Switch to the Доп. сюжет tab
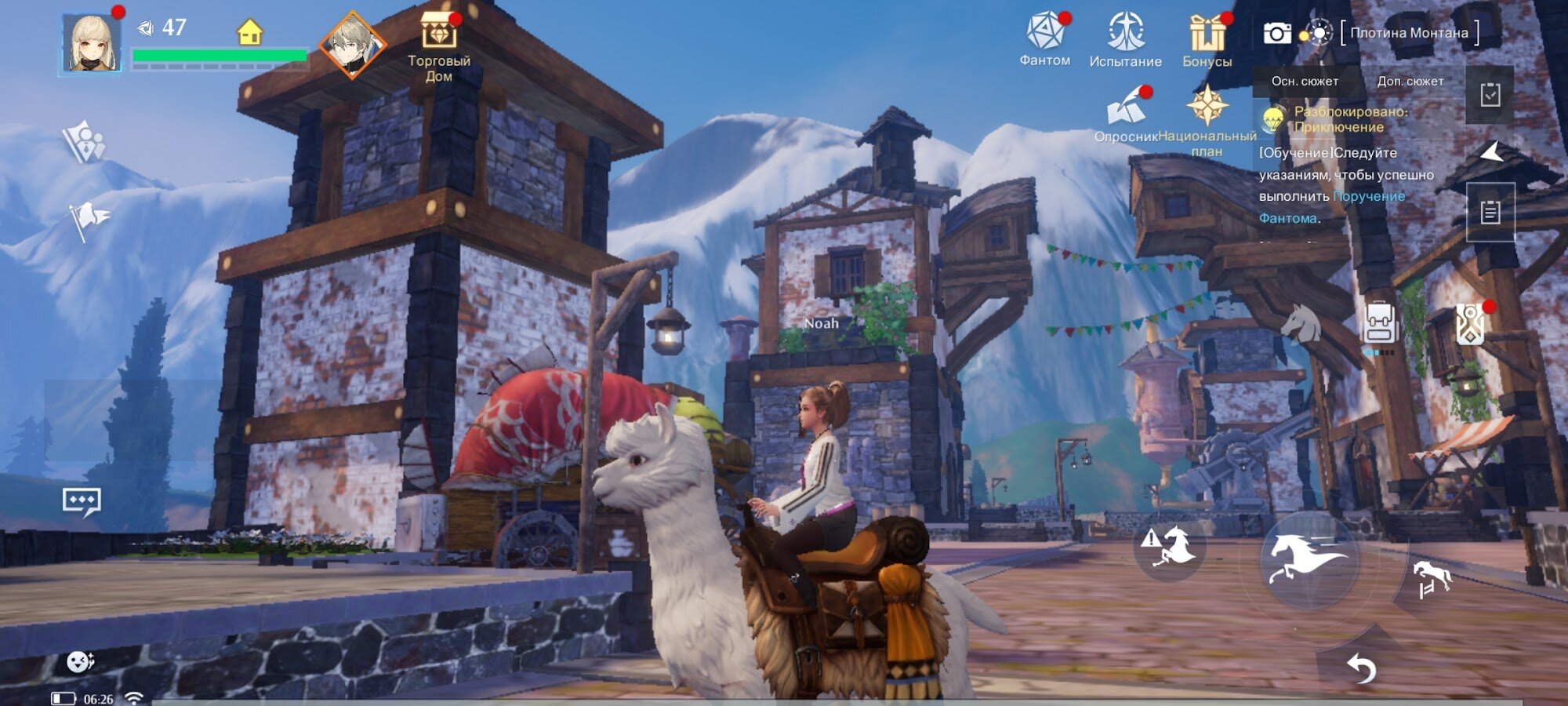This screenshot has width=1568, height=706. (x=1410, y=81)
